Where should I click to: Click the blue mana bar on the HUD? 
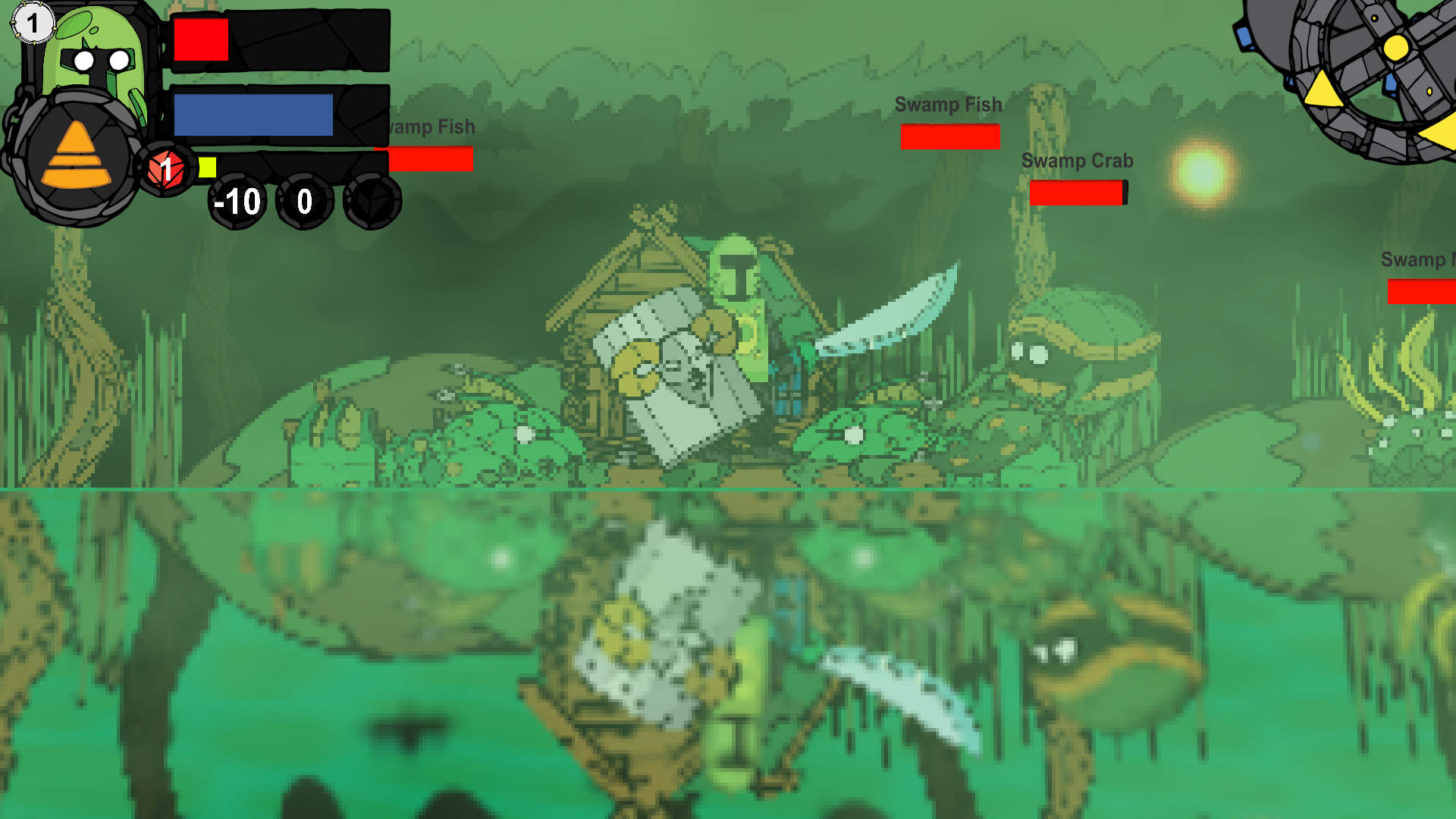(253, 115)
